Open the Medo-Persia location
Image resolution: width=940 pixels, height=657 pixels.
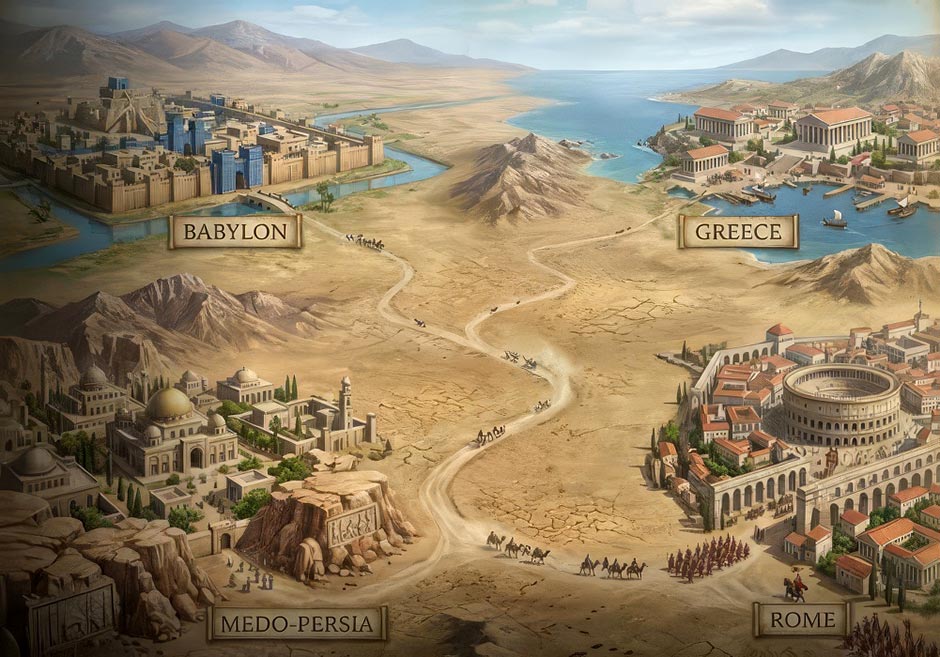[297, 625]
